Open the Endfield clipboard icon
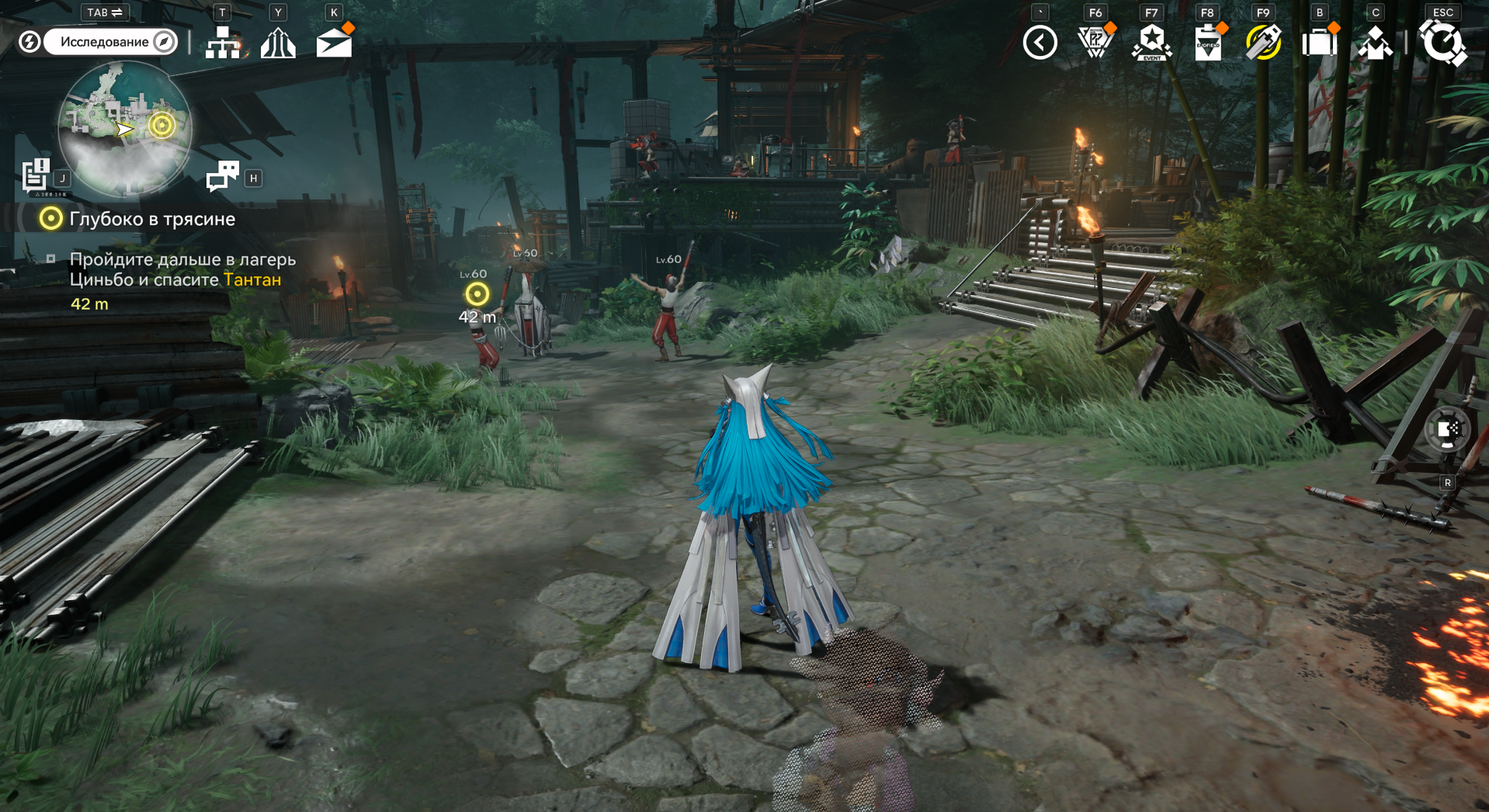 pos(1207,43)
